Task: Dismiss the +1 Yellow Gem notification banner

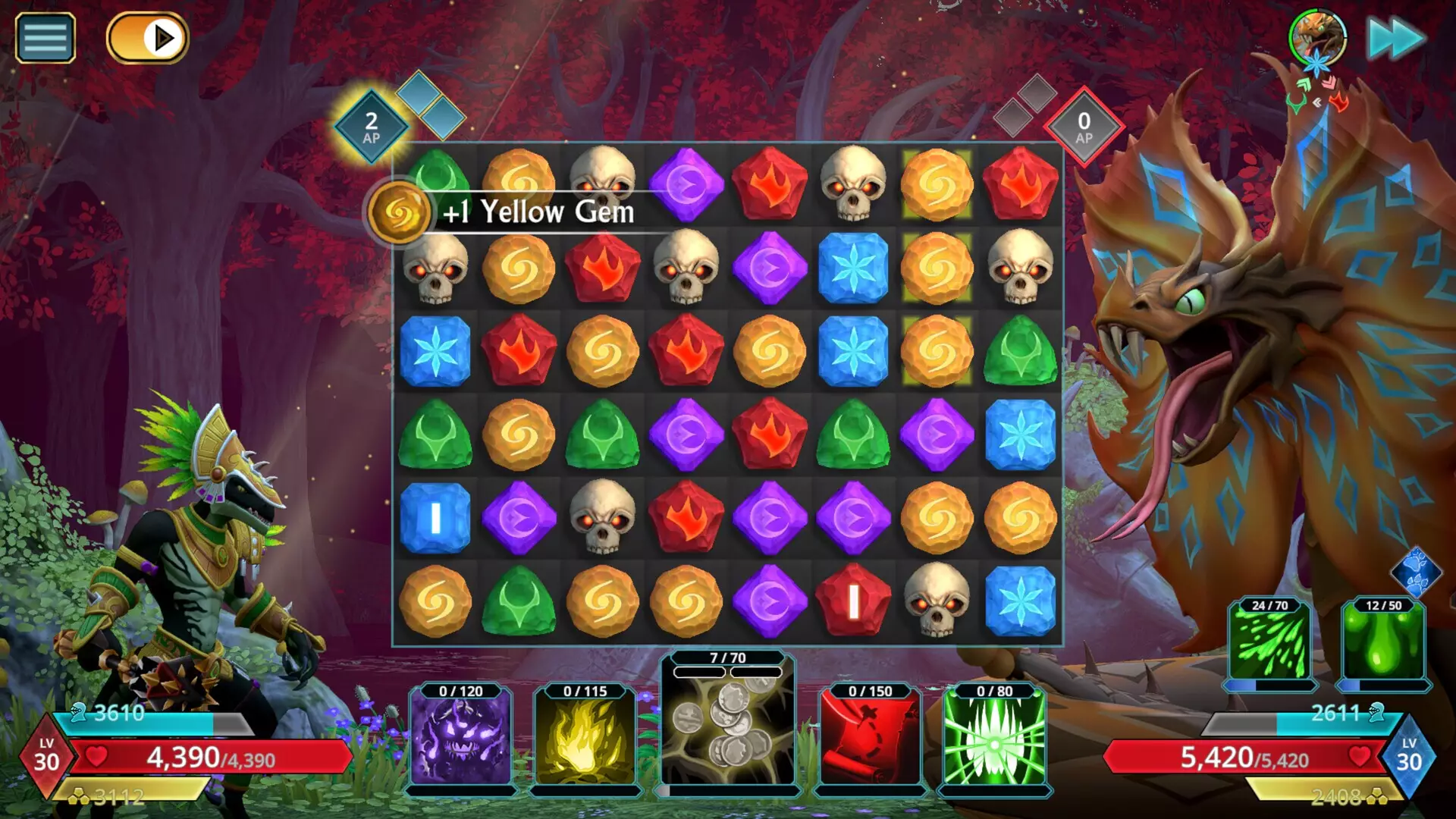Action: pyautogui.click(x=540, y=212)
